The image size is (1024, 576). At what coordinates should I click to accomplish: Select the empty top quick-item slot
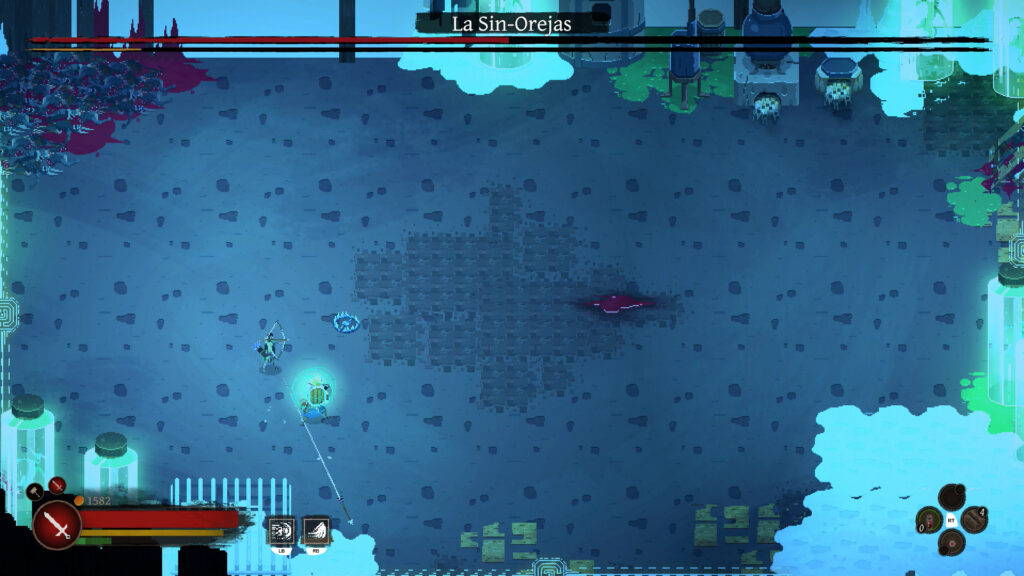point(951,497)
